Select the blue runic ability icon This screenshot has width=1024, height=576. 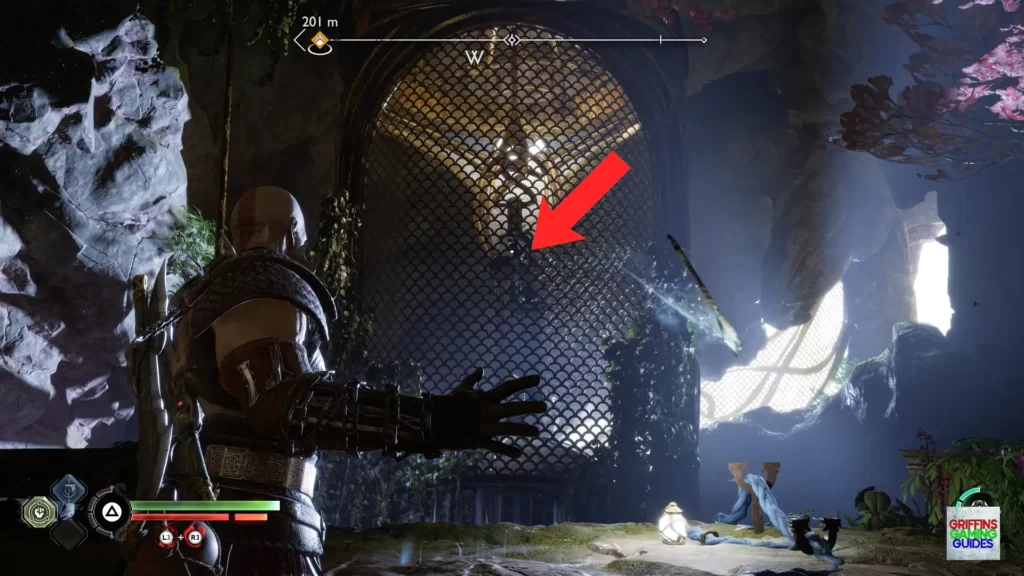pos(67,489)
